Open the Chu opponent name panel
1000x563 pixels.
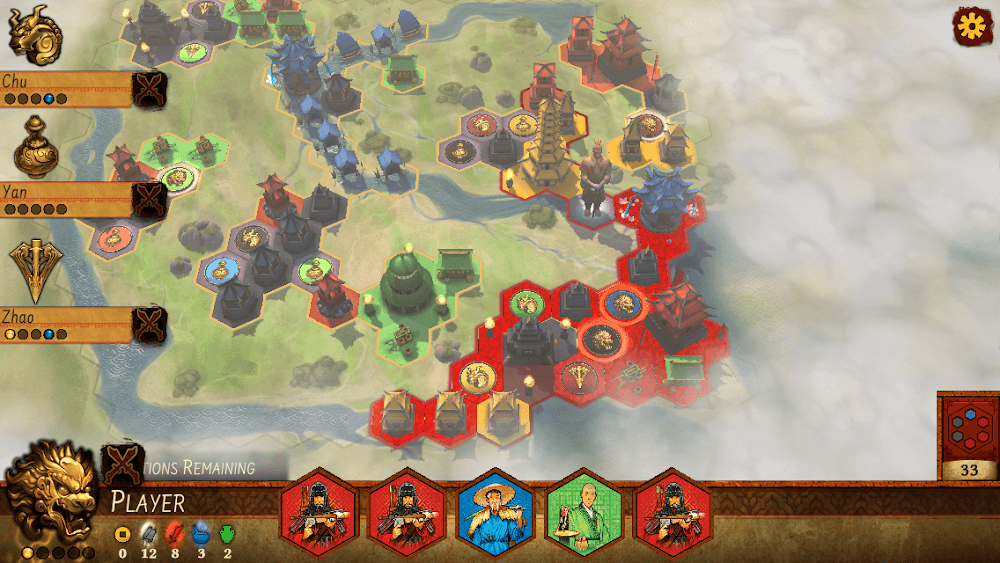(x=66, y=88)
